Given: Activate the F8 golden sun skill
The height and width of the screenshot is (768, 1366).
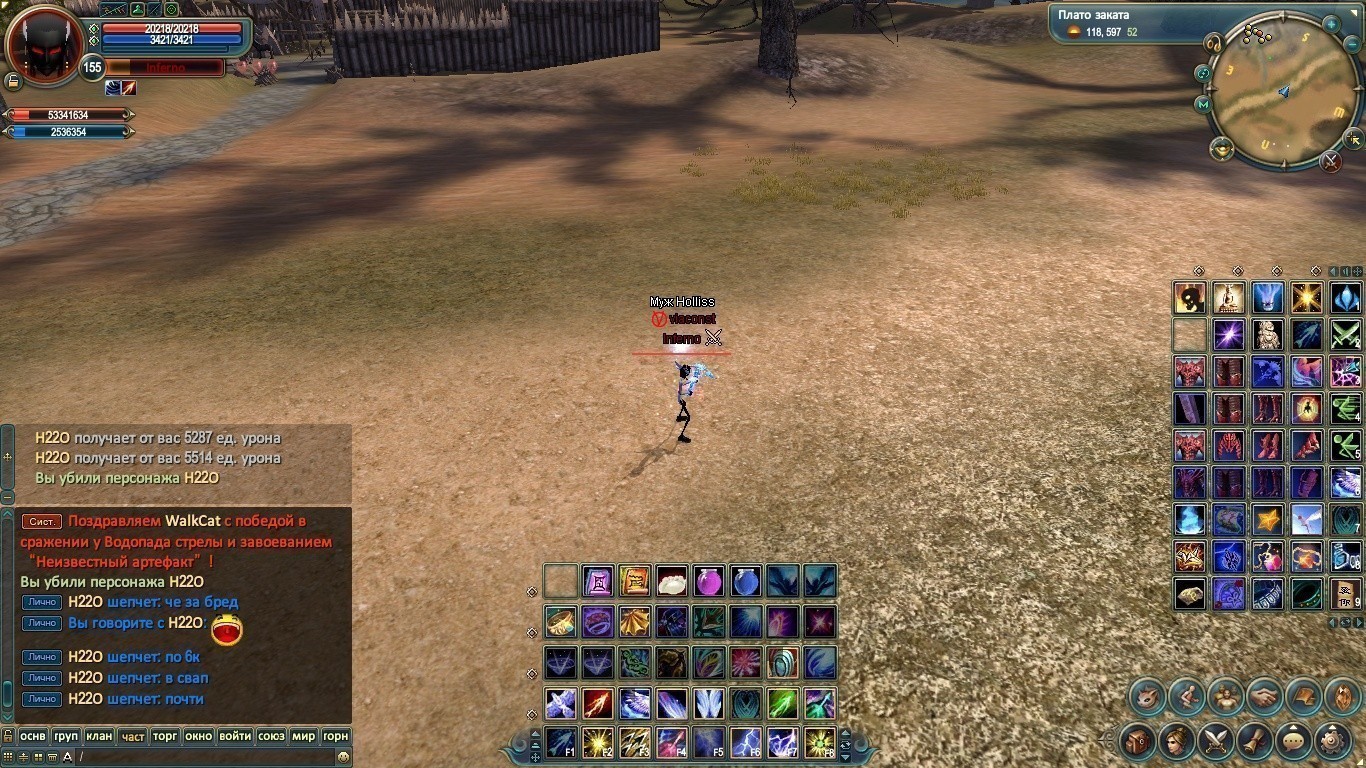Looking at the screenshot, I should (820, 742).
